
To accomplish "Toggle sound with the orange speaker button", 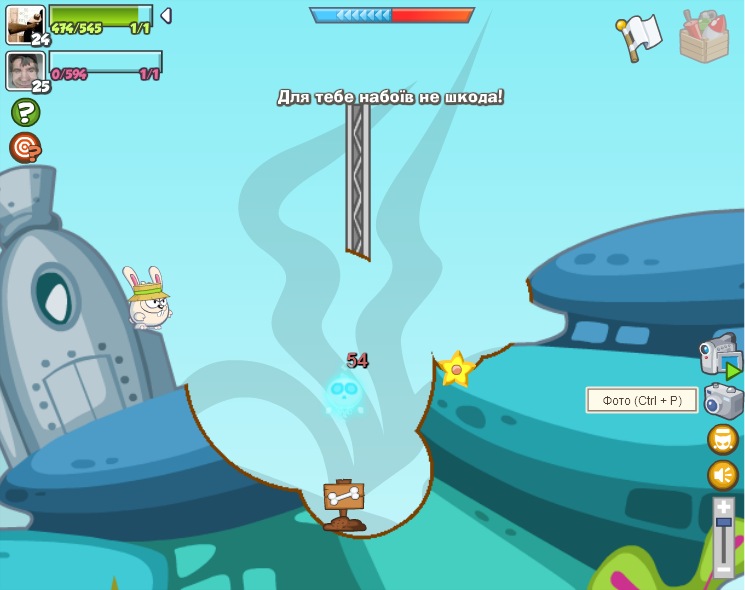I will 722,474.
